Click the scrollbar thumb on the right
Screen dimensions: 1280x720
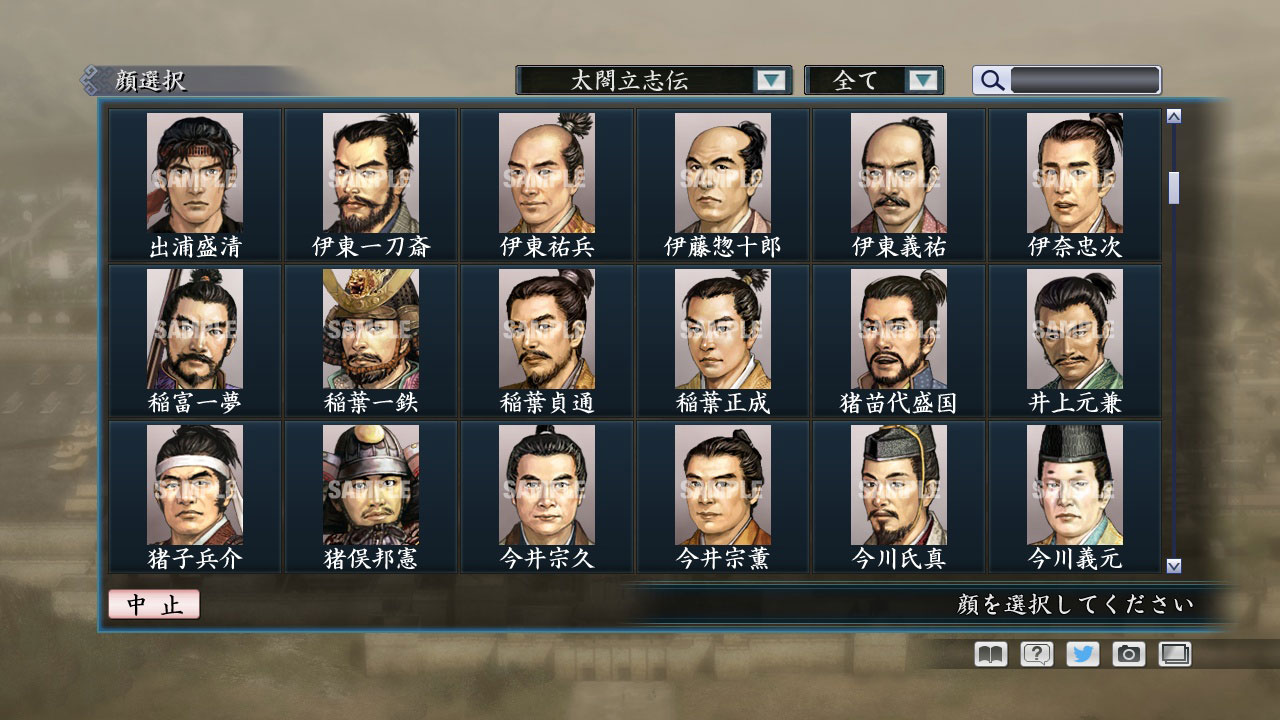point(1172,190)
